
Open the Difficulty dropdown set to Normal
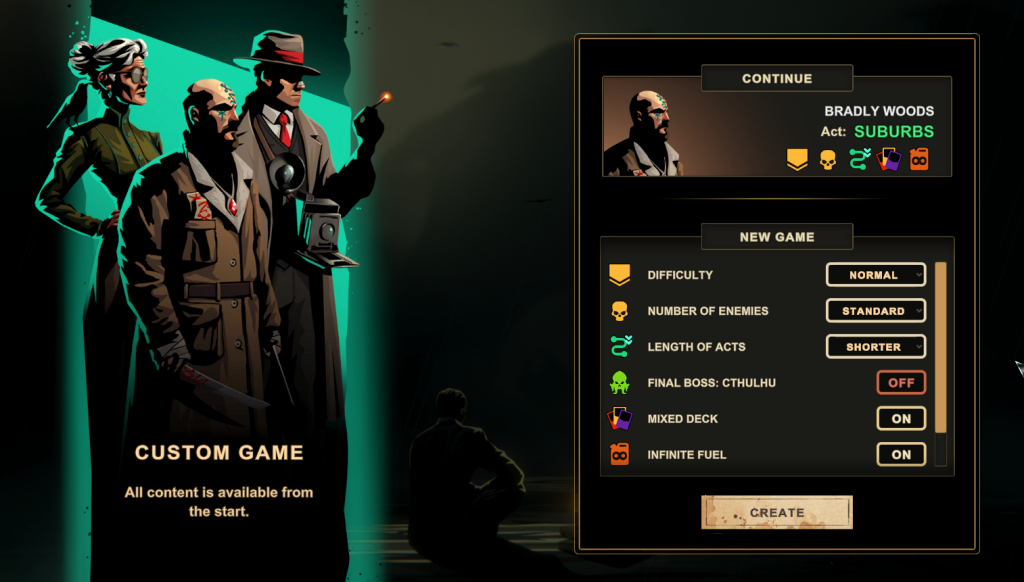point(875,275)
